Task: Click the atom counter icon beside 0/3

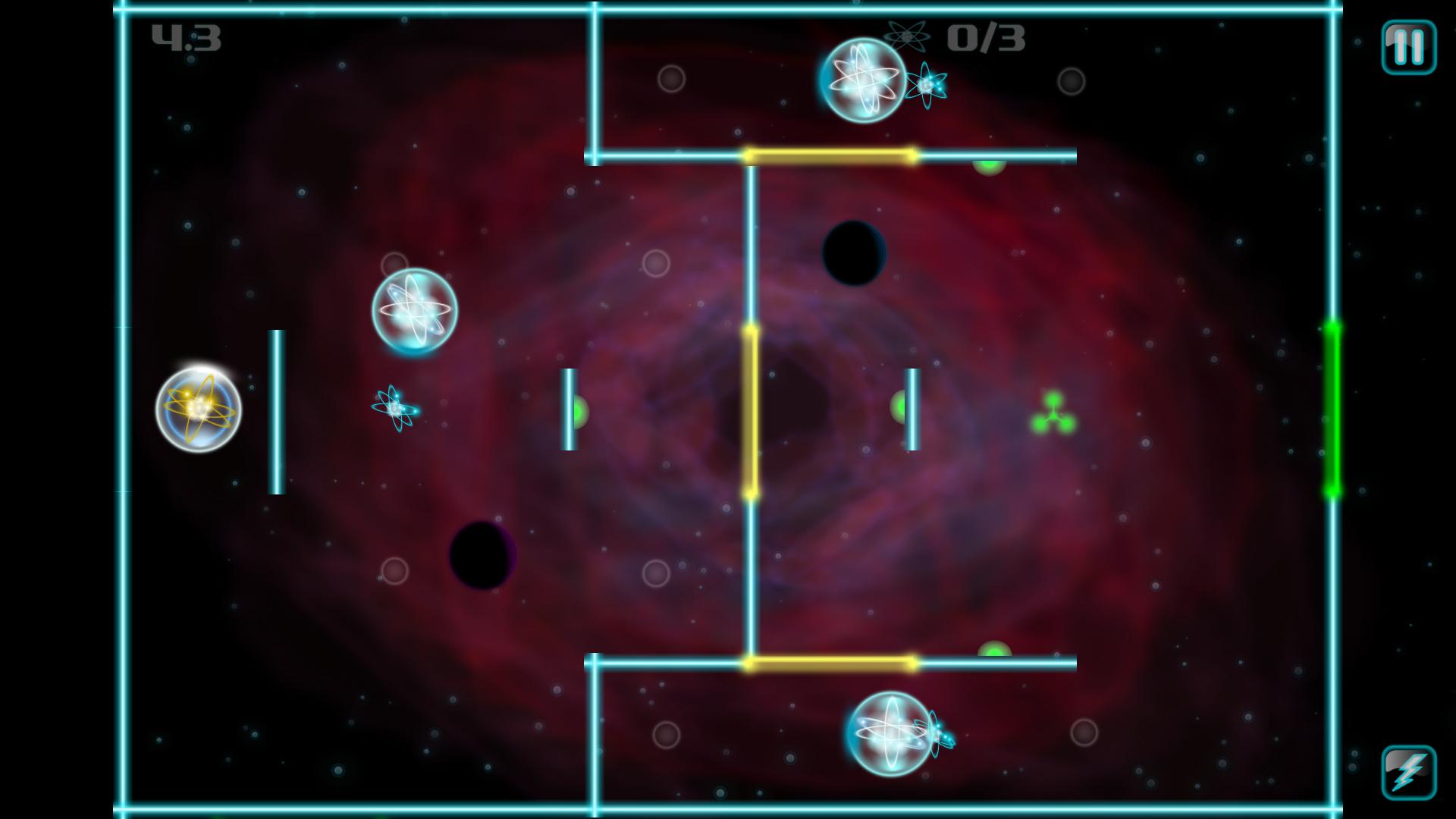Action: point(908,36)
